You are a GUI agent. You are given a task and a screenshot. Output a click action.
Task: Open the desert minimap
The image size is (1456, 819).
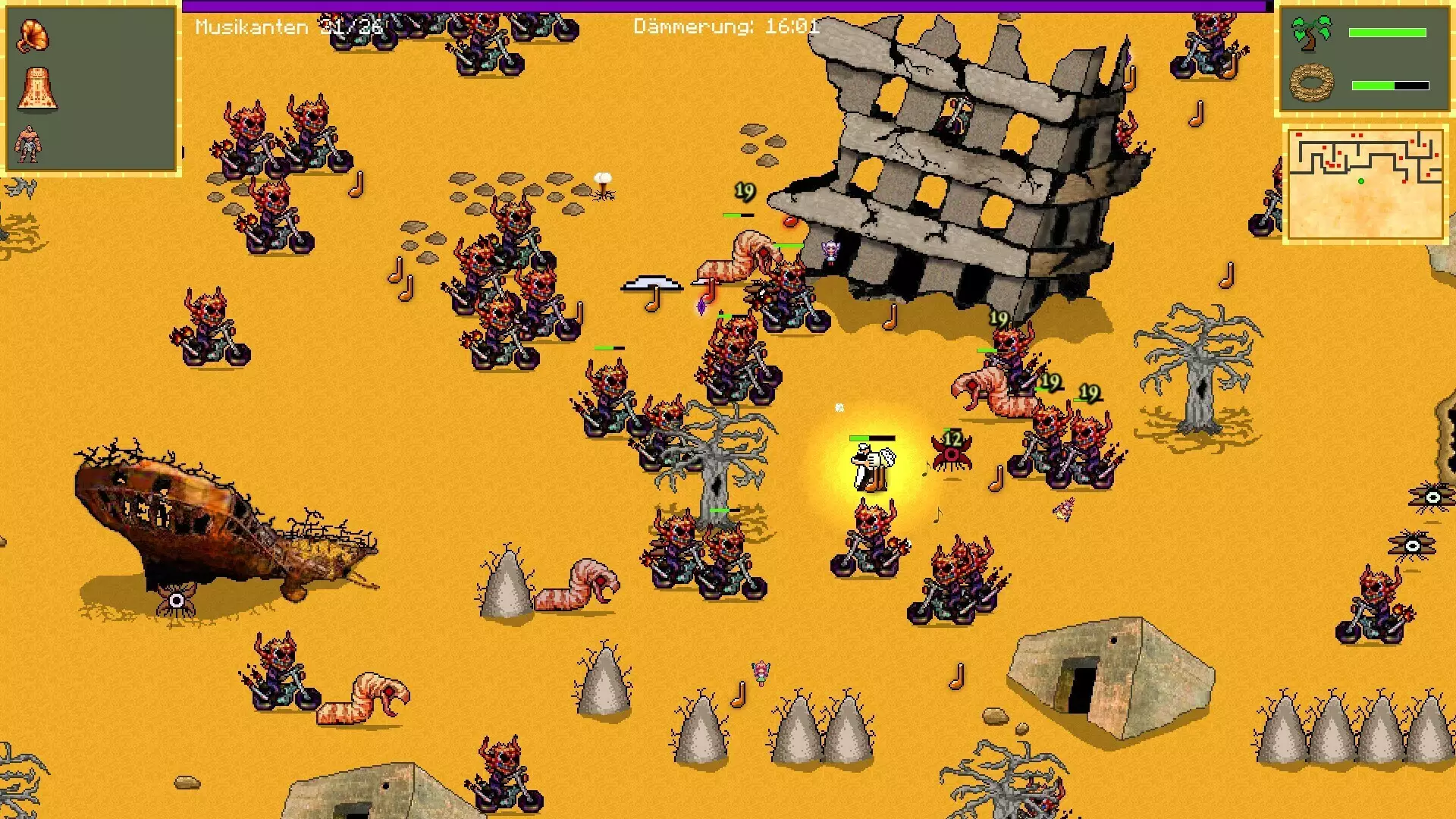1365,184
